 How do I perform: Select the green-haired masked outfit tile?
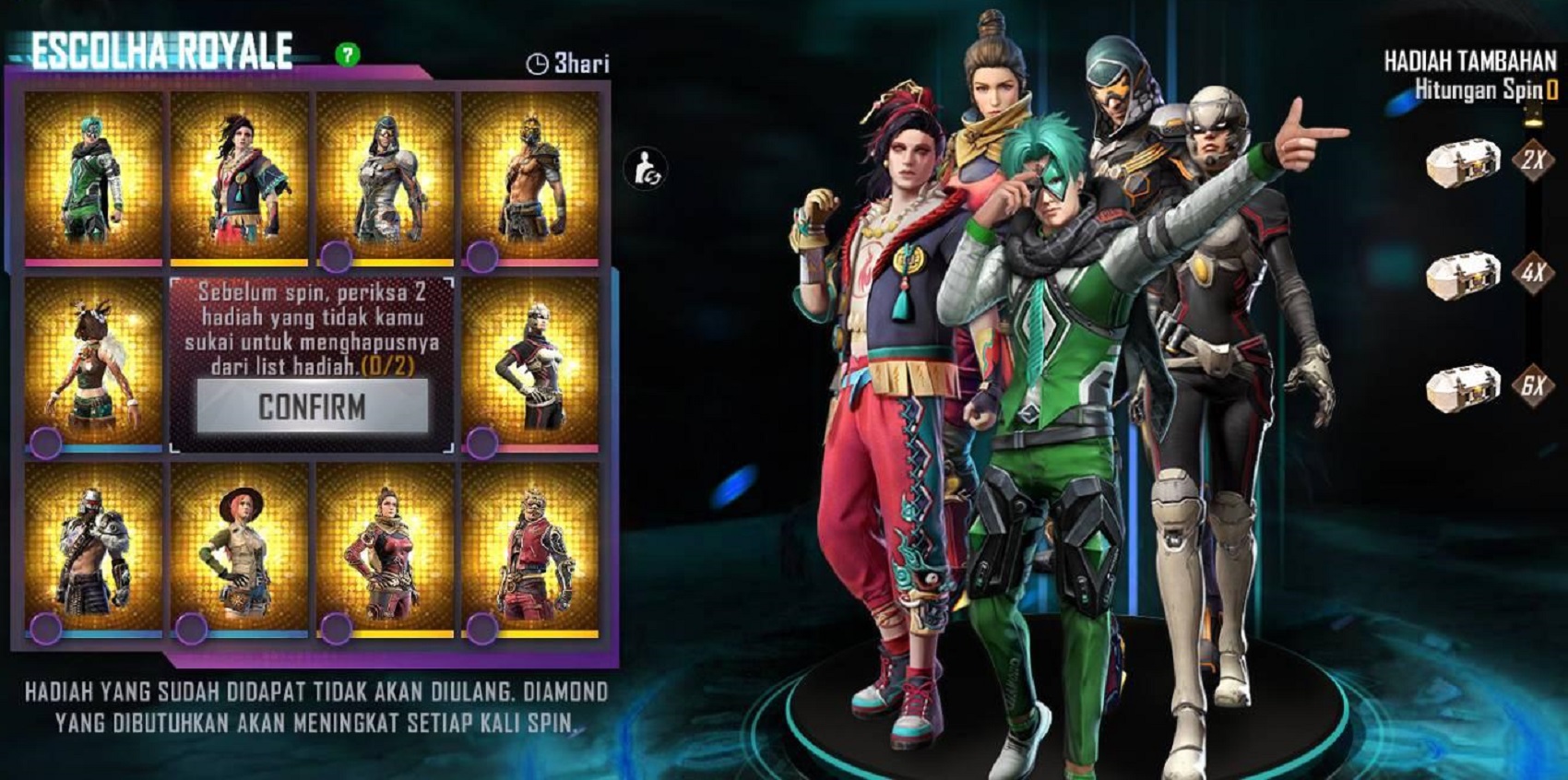click(93, 177)
